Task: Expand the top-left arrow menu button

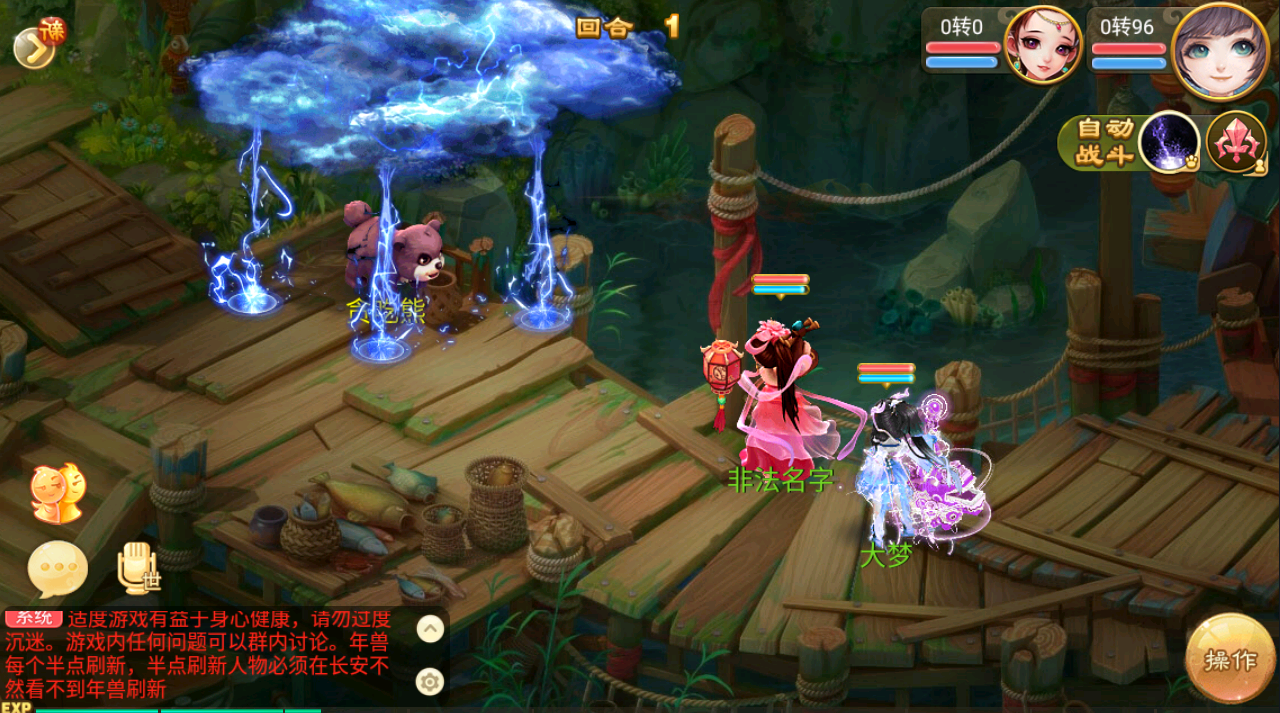Action: point(35,47)
